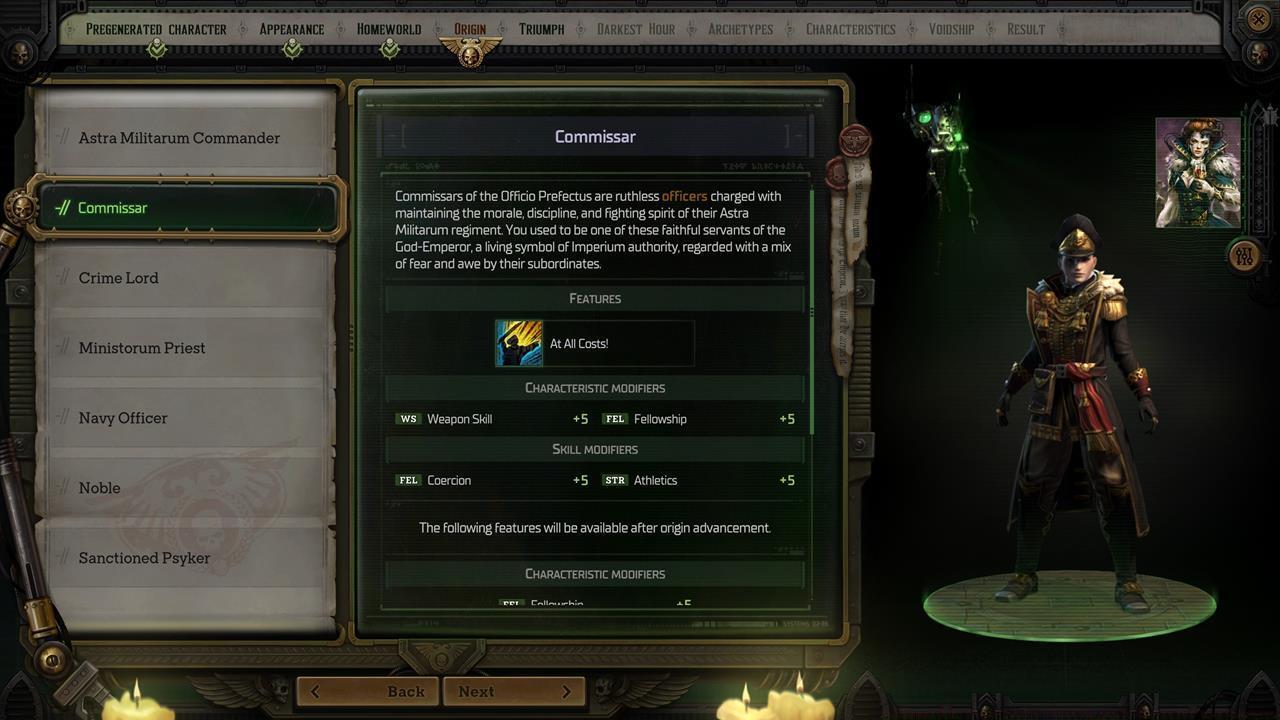Click the red aquila wax seal on panel edge
The image size is (1280, 720).
click(853, 140)
